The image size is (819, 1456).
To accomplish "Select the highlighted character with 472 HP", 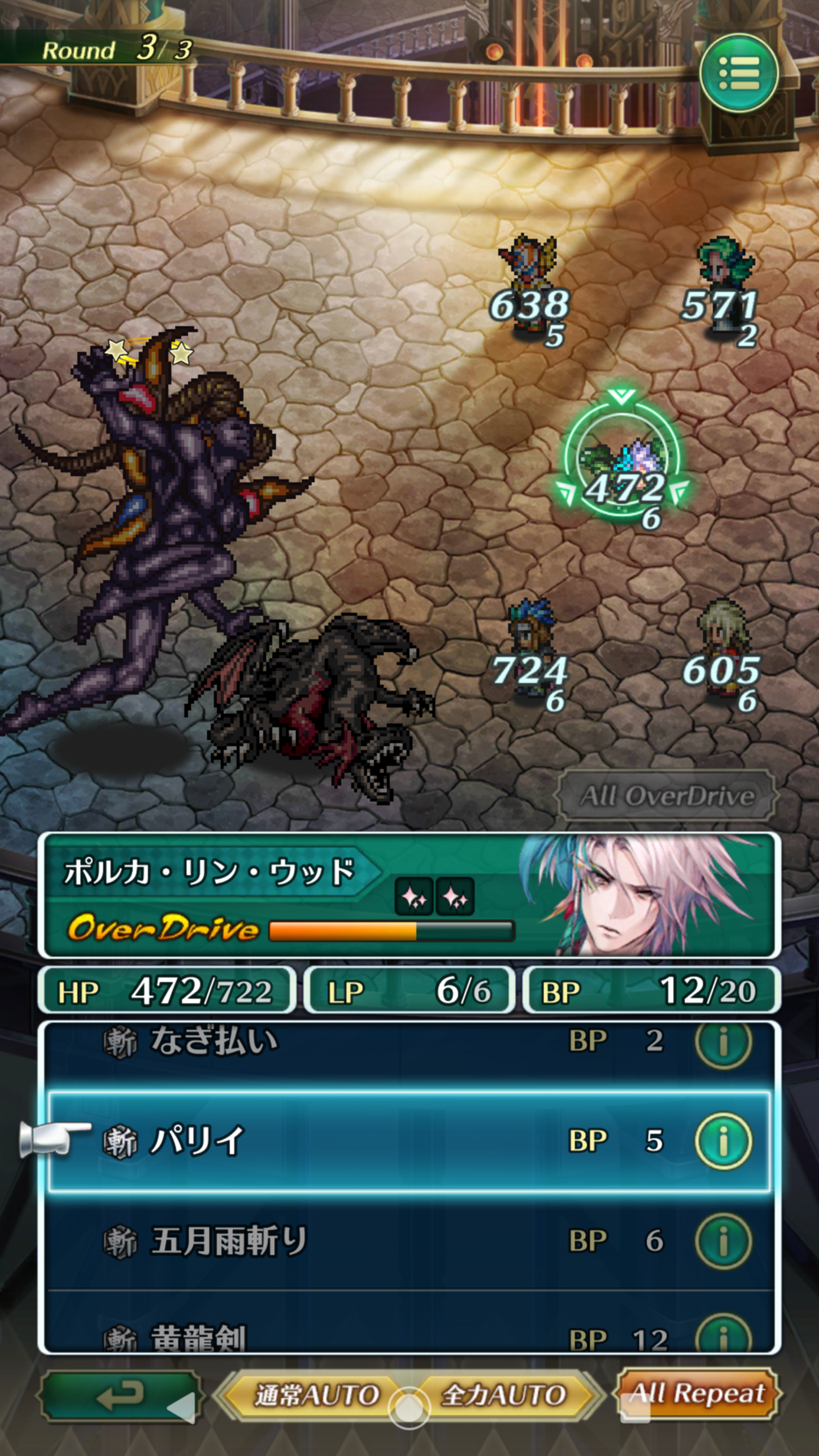I will click(623, 464).
